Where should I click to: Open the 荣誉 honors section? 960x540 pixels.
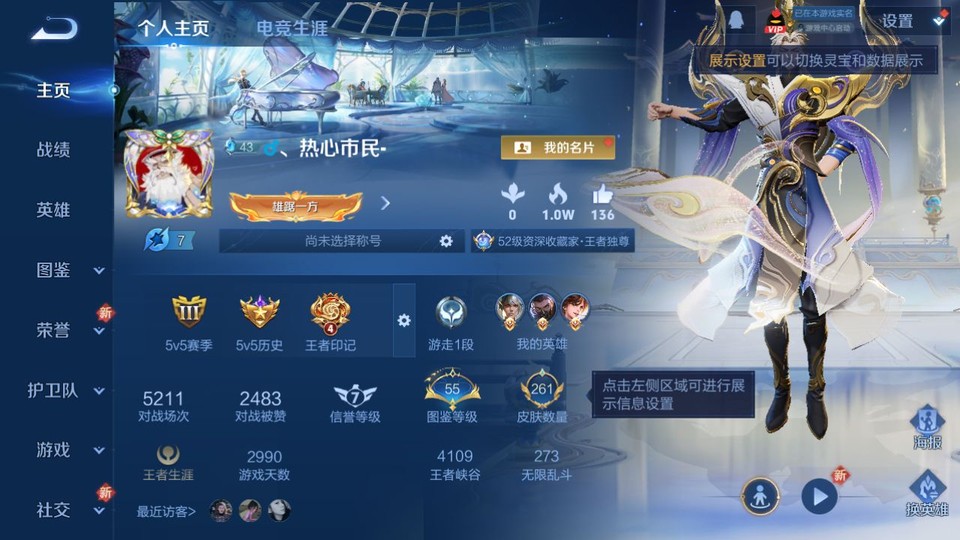click(60, 330)
